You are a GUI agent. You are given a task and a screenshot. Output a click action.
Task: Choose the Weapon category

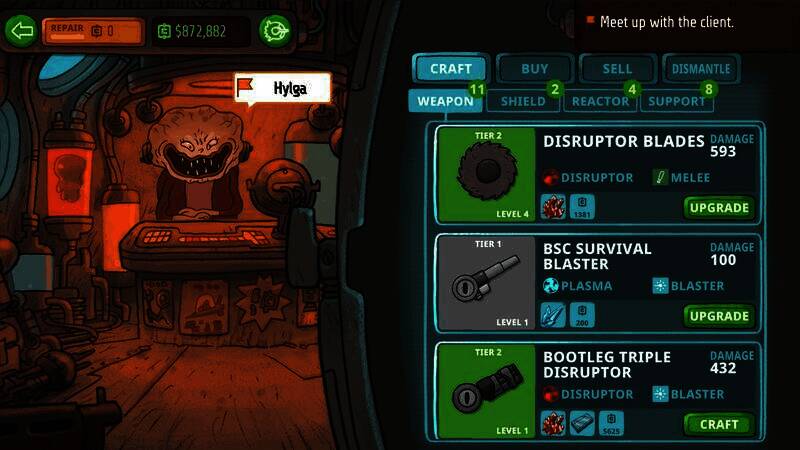click(445, 101)
